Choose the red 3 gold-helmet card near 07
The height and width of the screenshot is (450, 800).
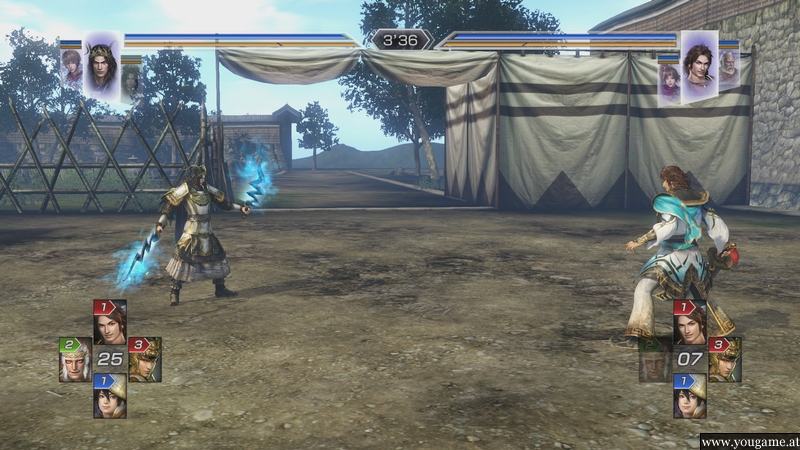tap(724, 359)
